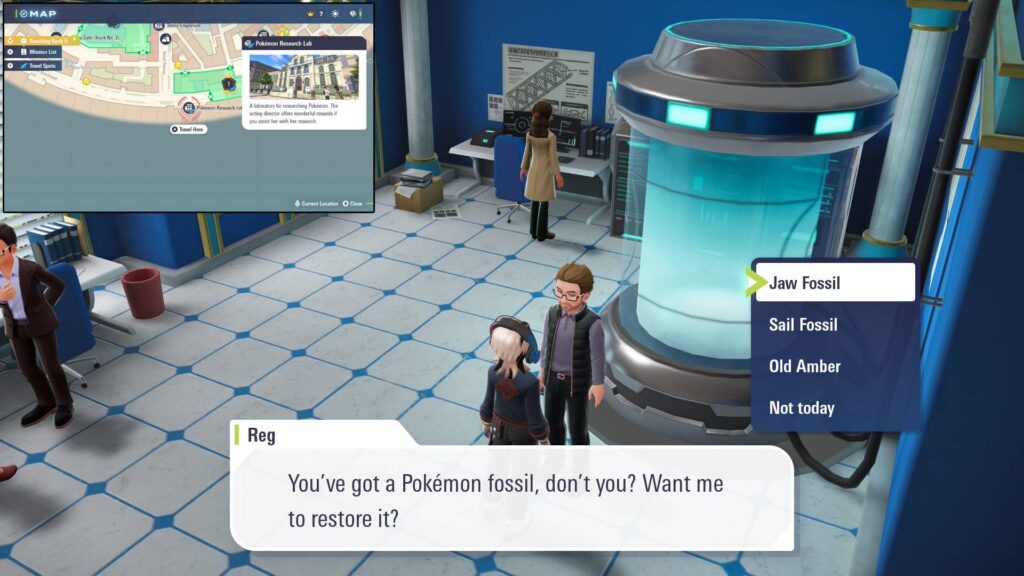The height and width of the screenshot is (576, 1024).
Task: Close the map overlay
Action: click(x=354, y=203)
